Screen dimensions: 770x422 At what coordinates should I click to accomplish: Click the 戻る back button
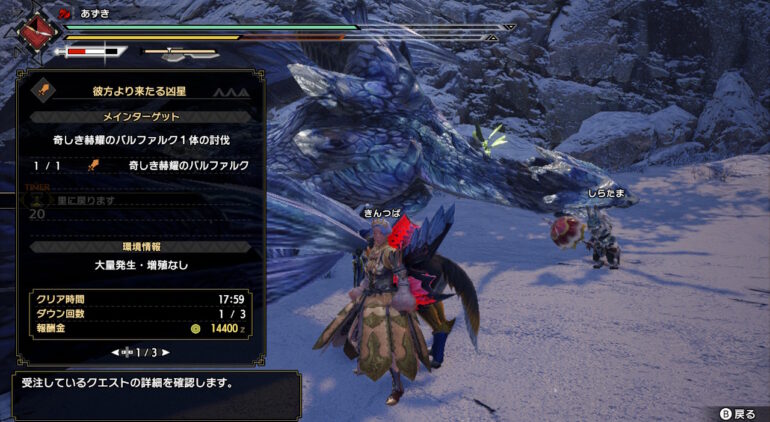tap(737, 413)
